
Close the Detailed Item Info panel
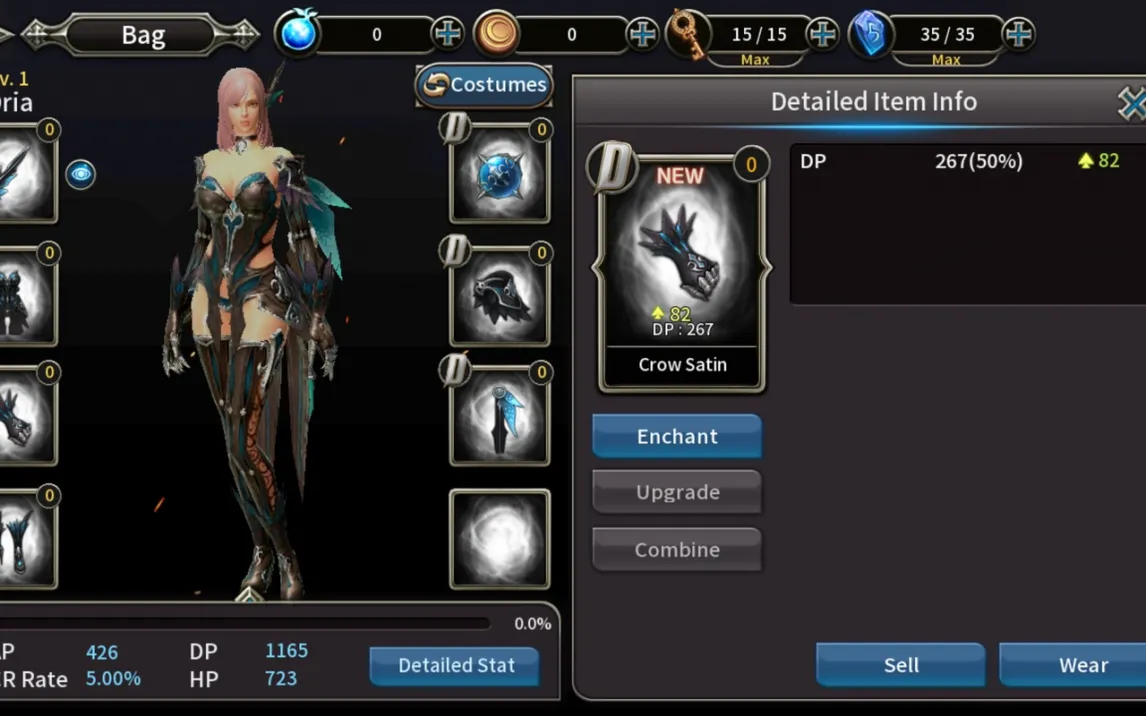point(1131,102)
